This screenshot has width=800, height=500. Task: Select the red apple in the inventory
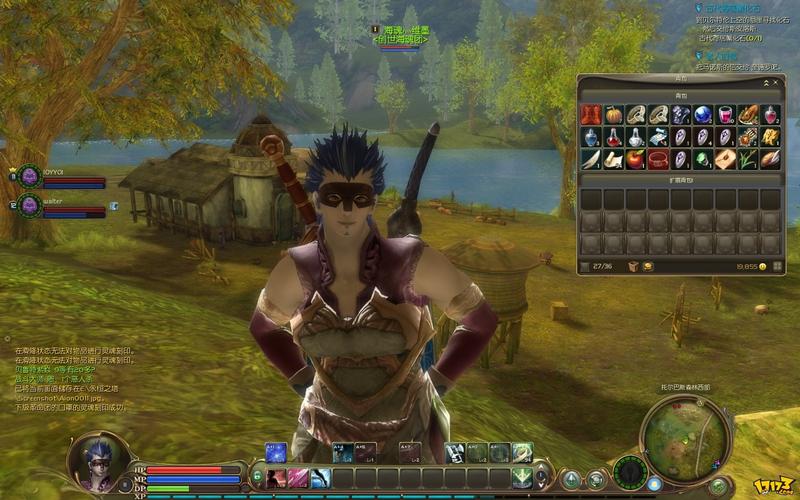click(x=635, y=159)
